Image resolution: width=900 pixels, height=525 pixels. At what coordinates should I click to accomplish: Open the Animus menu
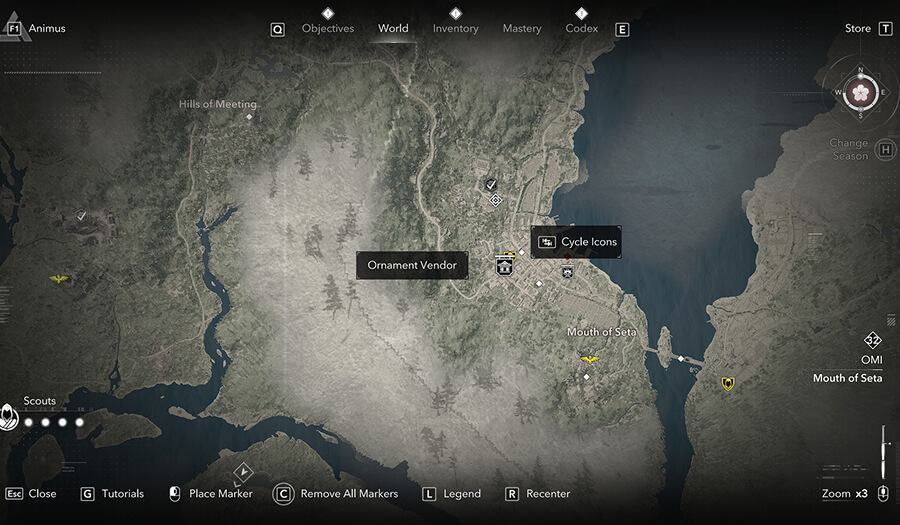46,29
